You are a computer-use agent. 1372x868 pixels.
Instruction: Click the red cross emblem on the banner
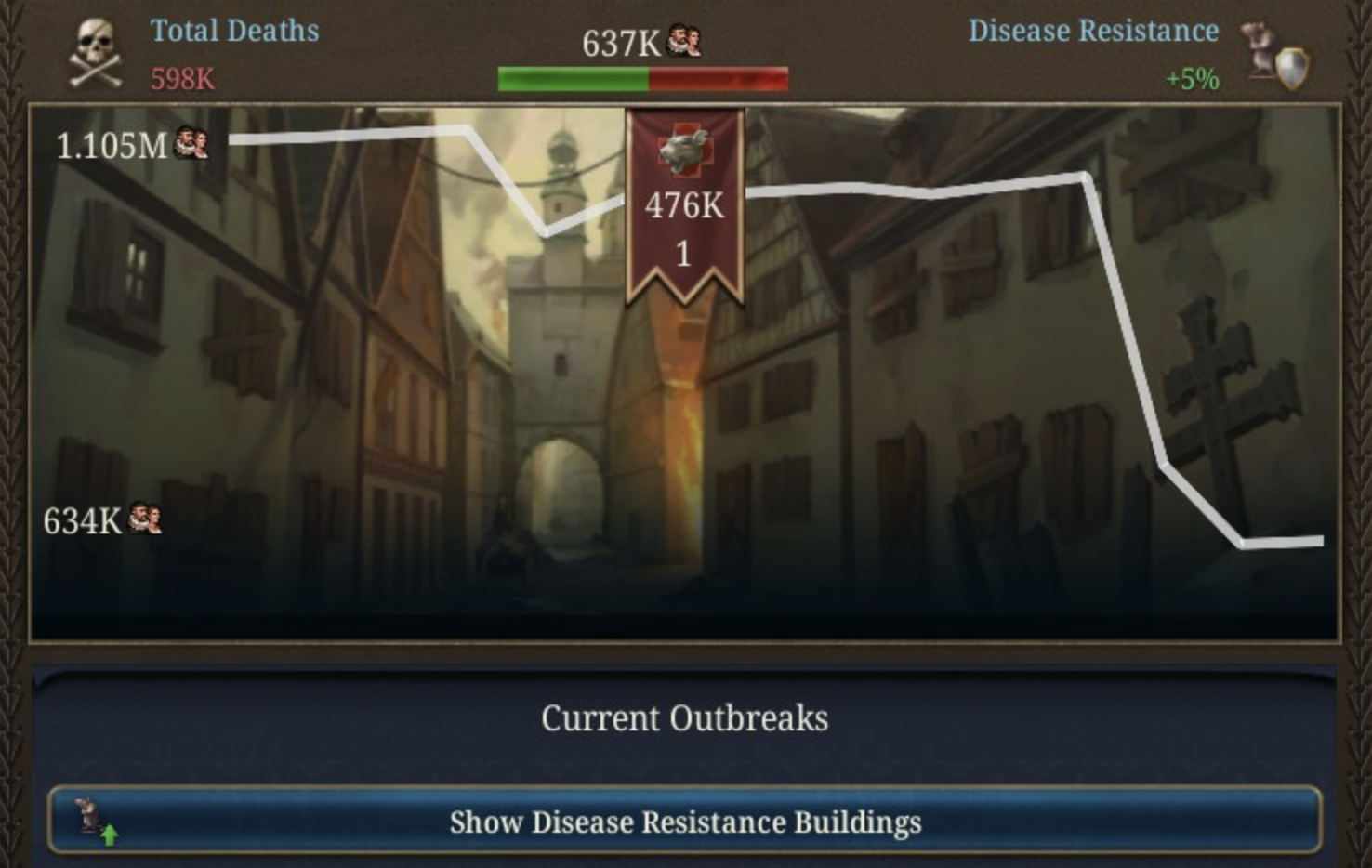(685, 149)
